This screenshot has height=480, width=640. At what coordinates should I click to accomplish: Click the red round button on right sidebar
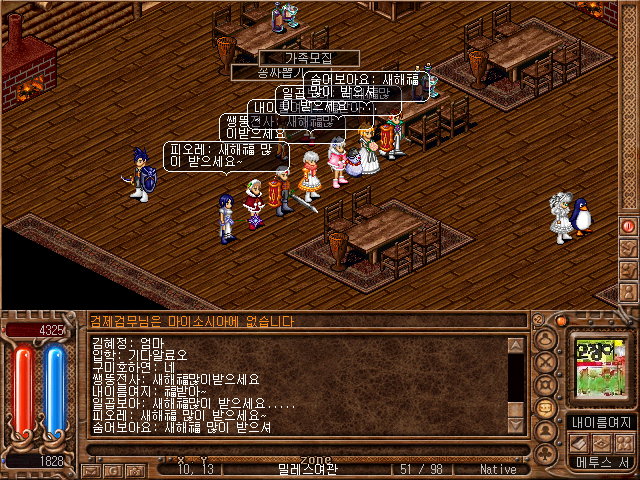tap(629, 226)
